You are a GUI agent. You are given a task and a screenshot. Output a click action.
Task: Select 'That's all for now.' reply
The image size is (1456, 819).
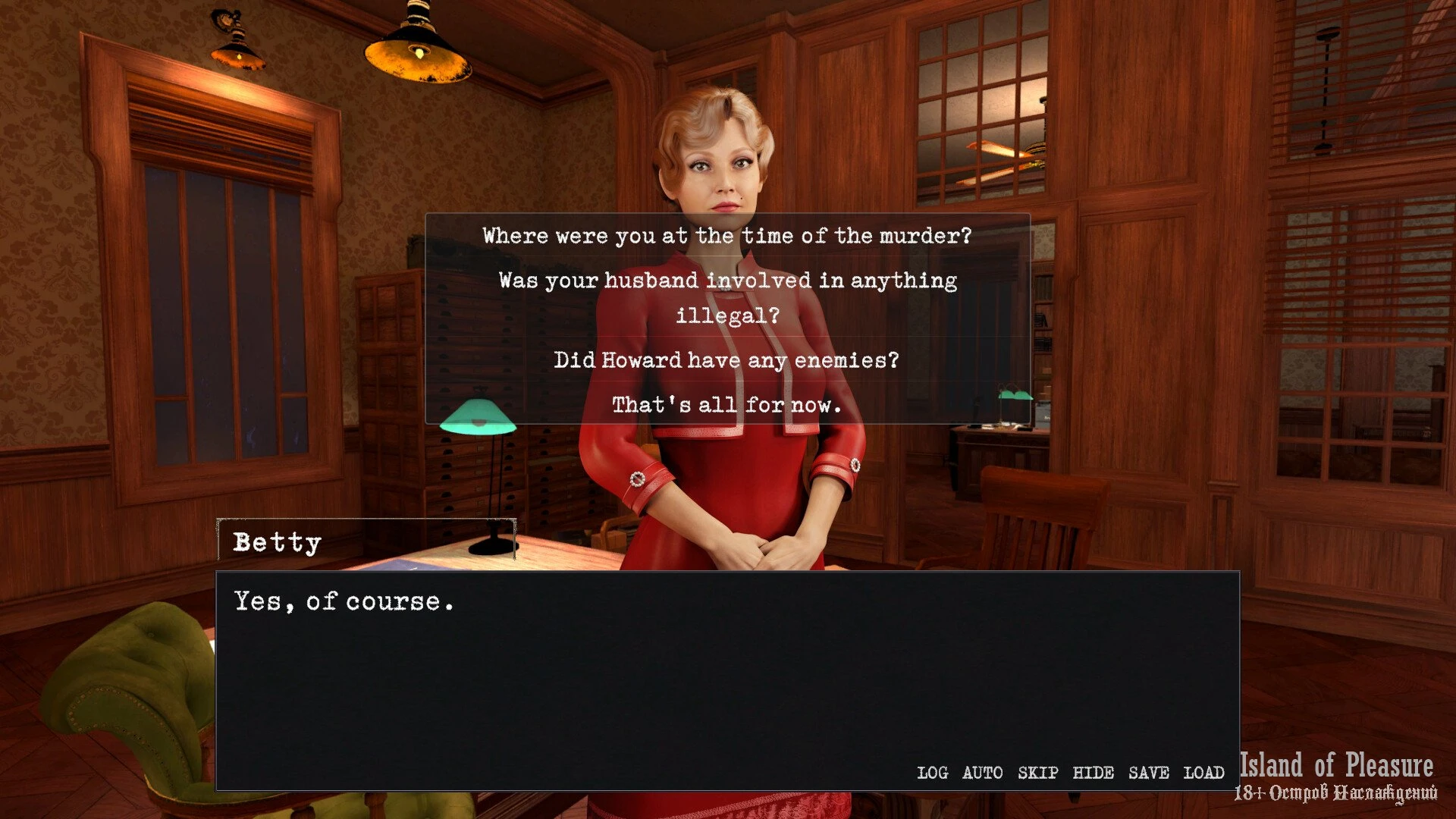click(726, 404)
